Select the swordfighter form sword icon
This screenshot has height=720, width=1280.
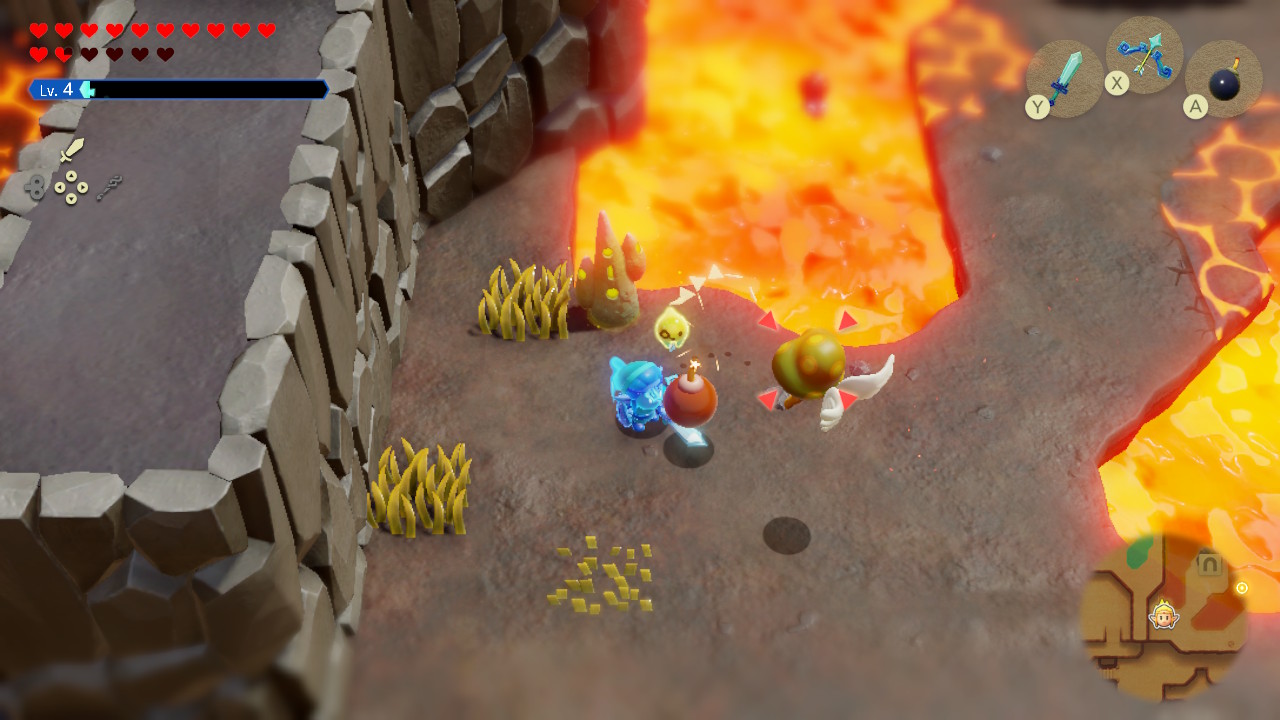pos(71,151)
